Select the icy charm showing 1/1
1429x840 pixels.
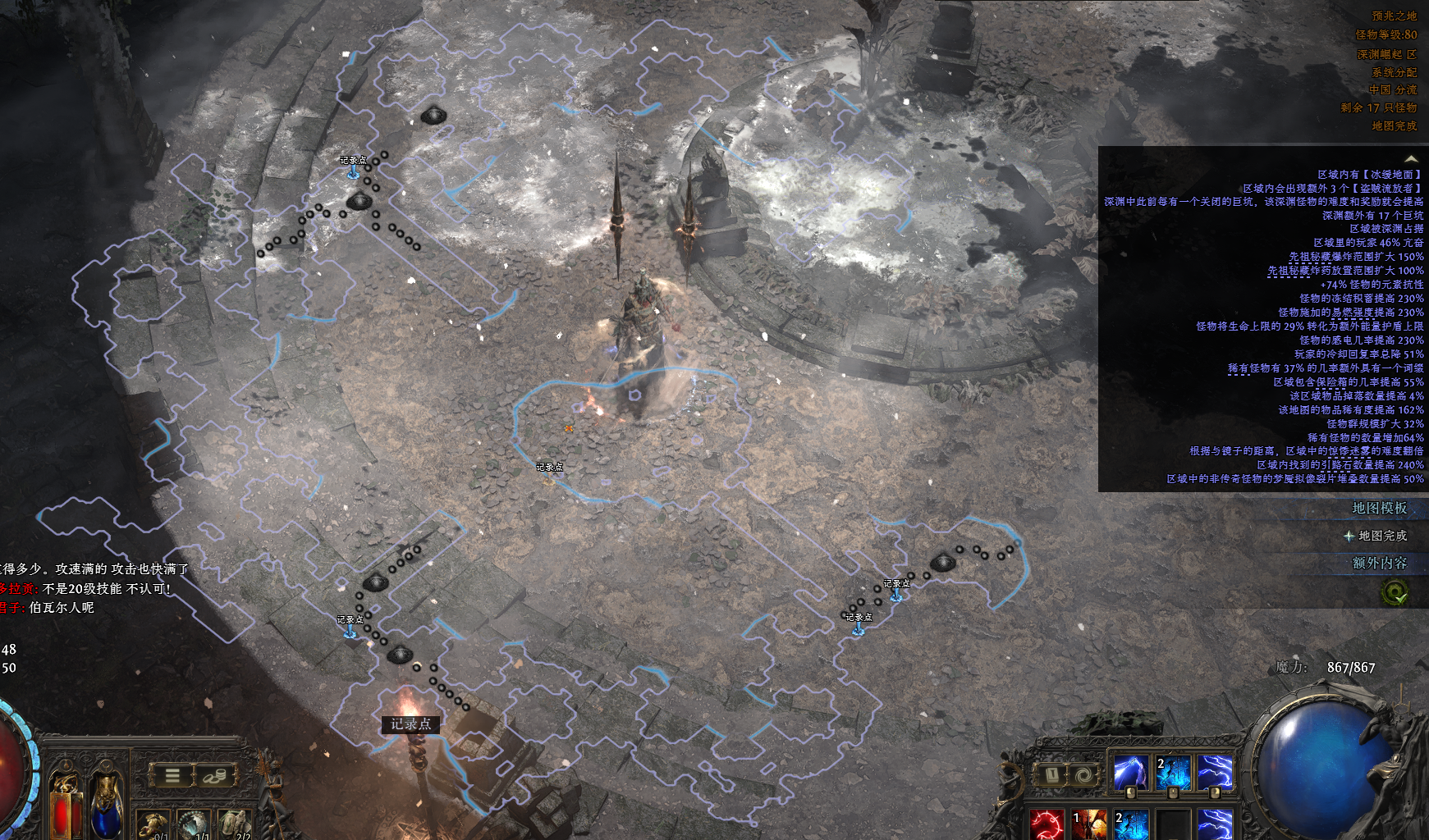(x=194, y=824)
